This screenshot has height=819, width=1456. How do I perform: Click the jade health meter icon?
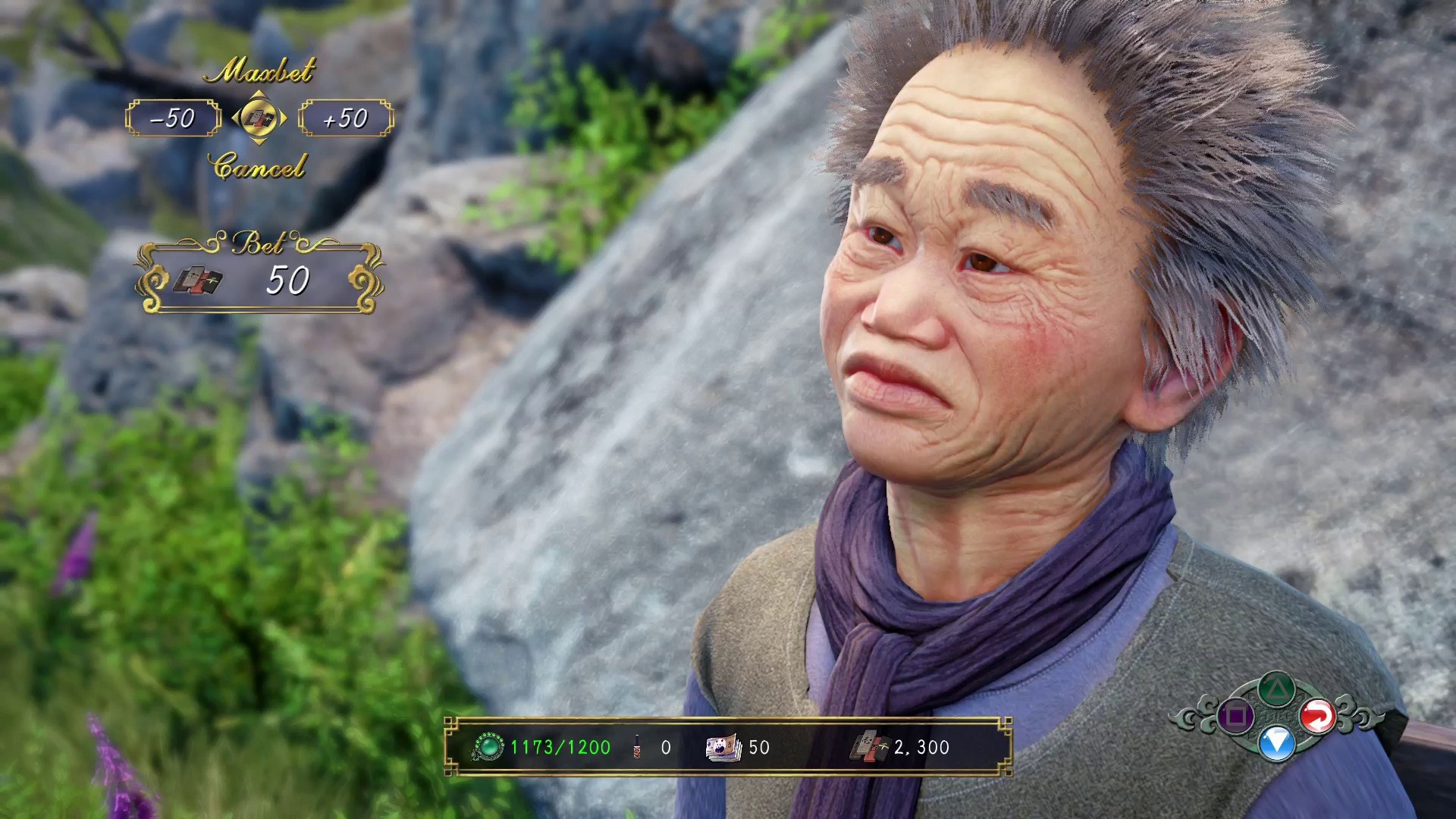coord(490,748)
